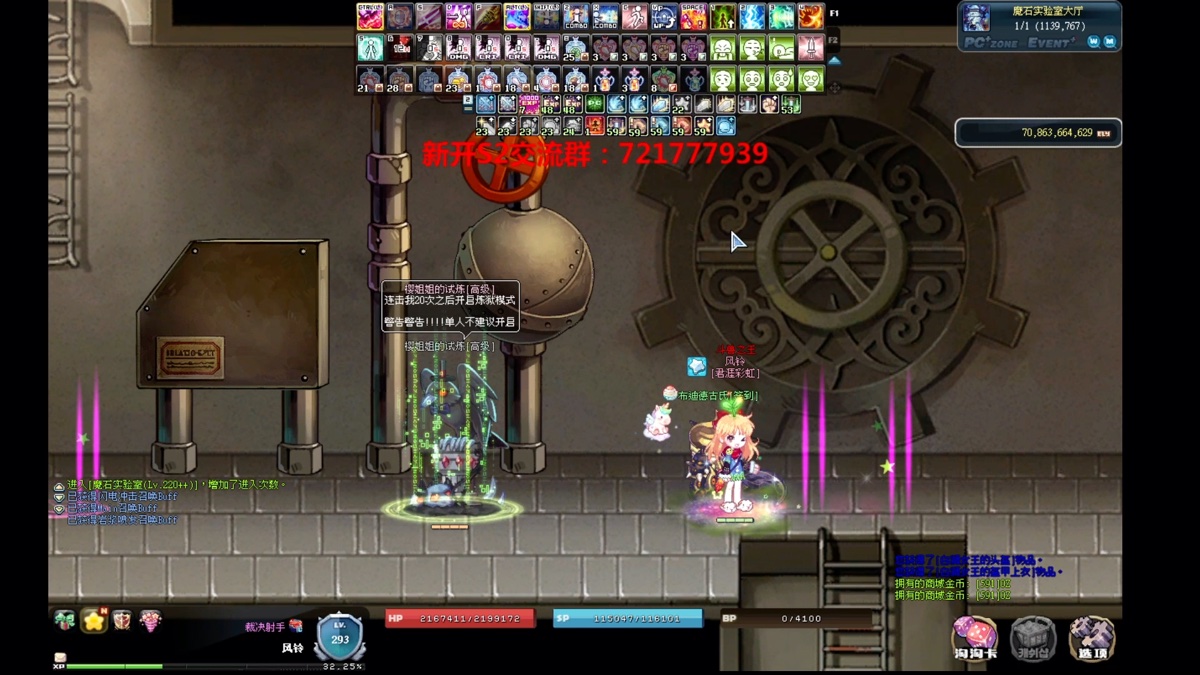This screenshot has height=675, width=1200.
Task: Open the minimap with the M button
Action: 1109,41
